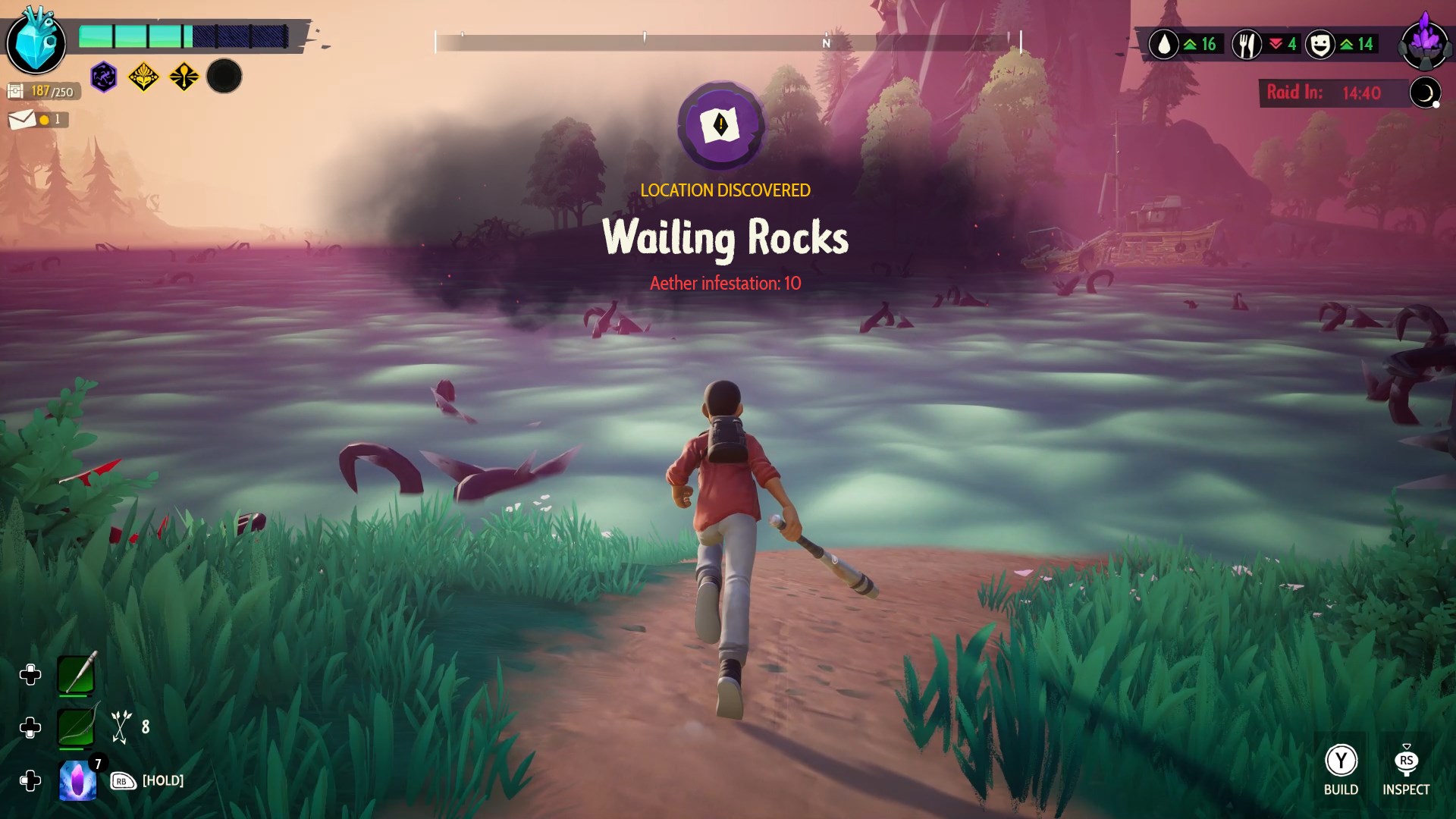Select the bow in the middle hotbar slot
Viewport: 1456px width, 819px height.
click(75, 726)
